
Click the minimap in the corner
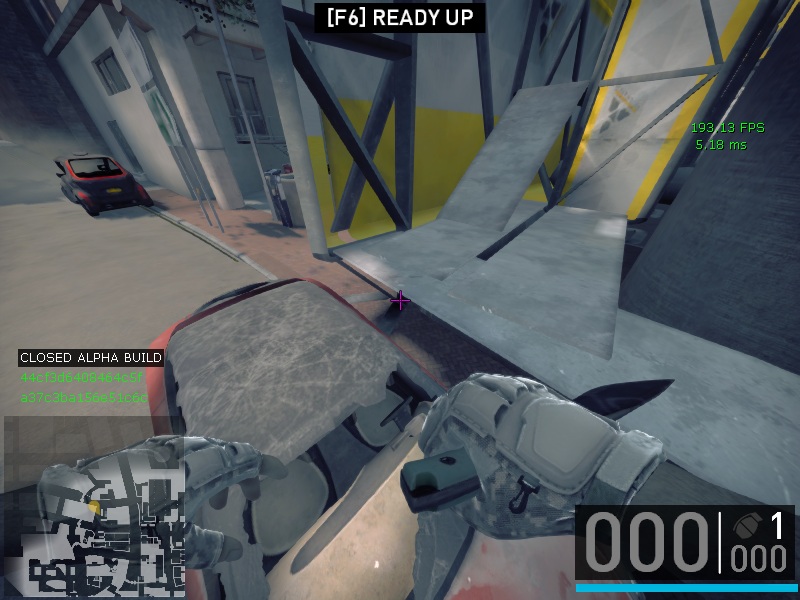[93, 507]
